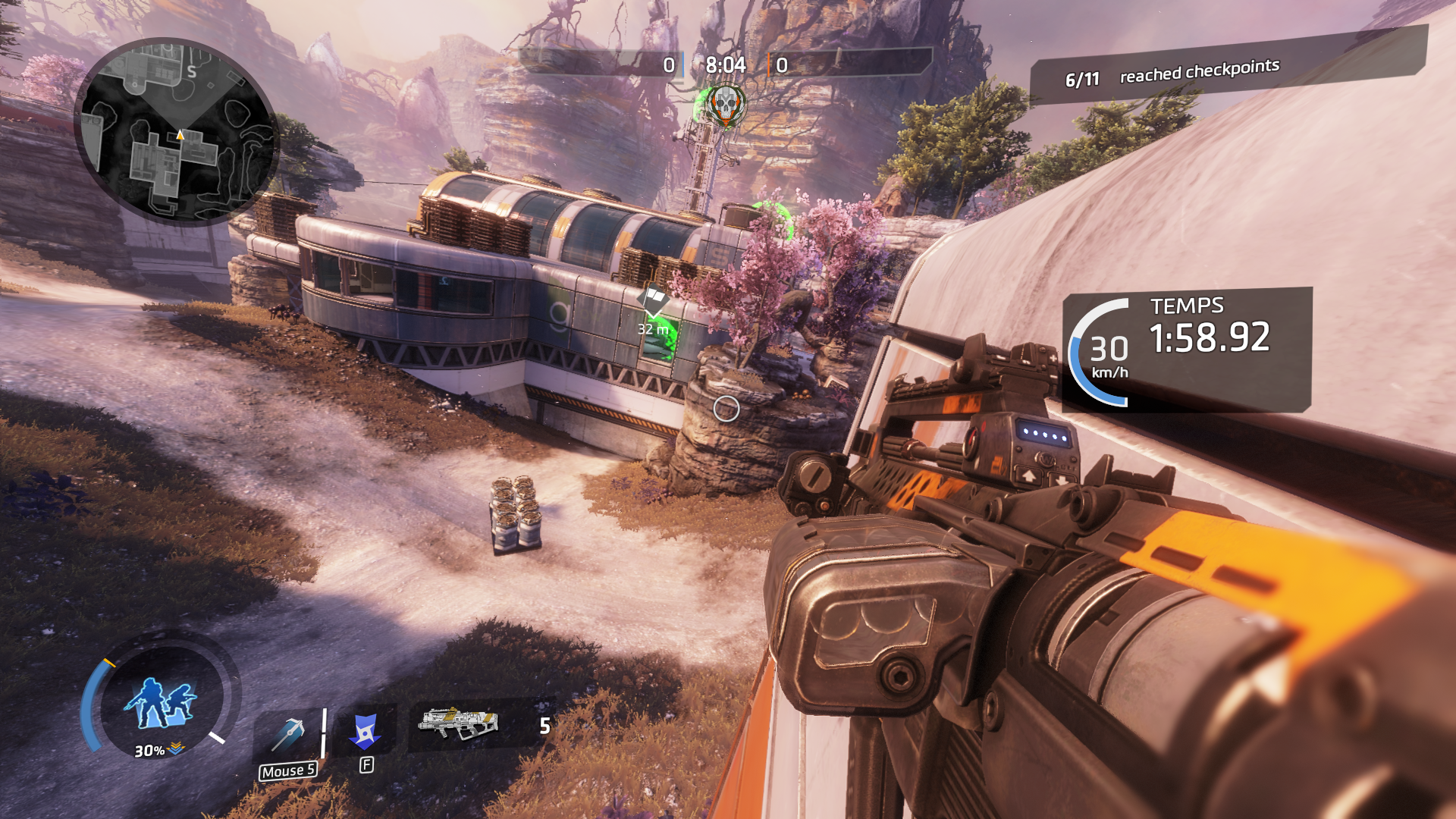Select the equipped weapon icon
Screen dimensions: 1456x819
point(458,723)
